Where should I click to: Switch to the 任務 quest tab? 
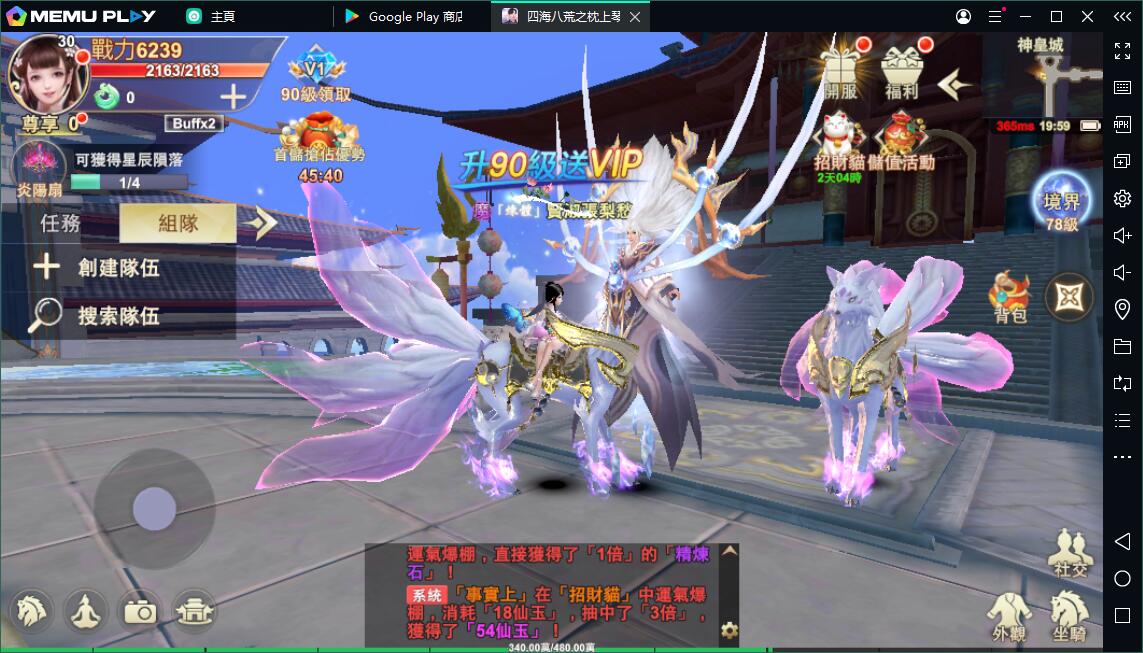(60, 223)
